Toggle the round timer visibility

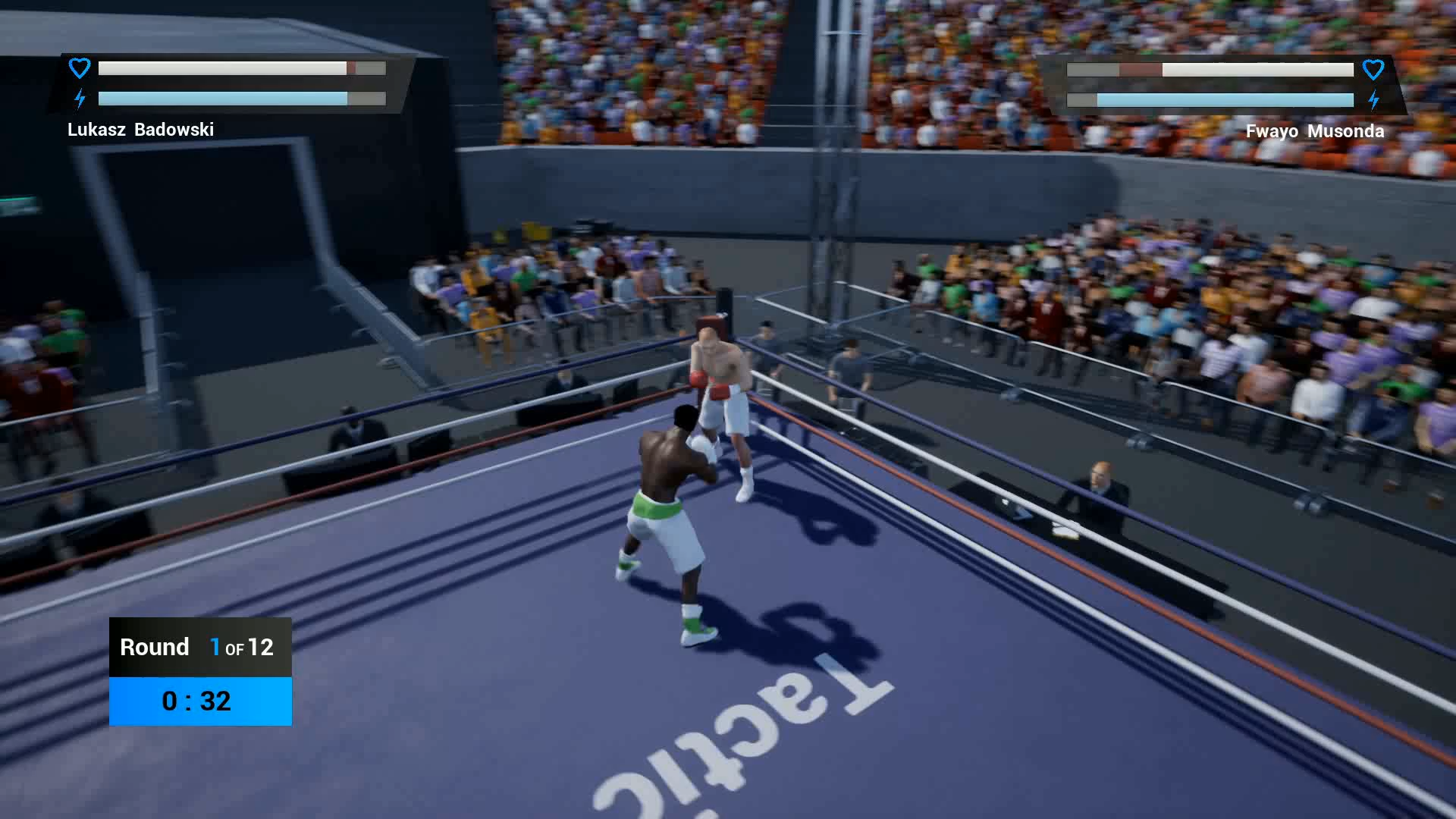click(x=197, y=701)
